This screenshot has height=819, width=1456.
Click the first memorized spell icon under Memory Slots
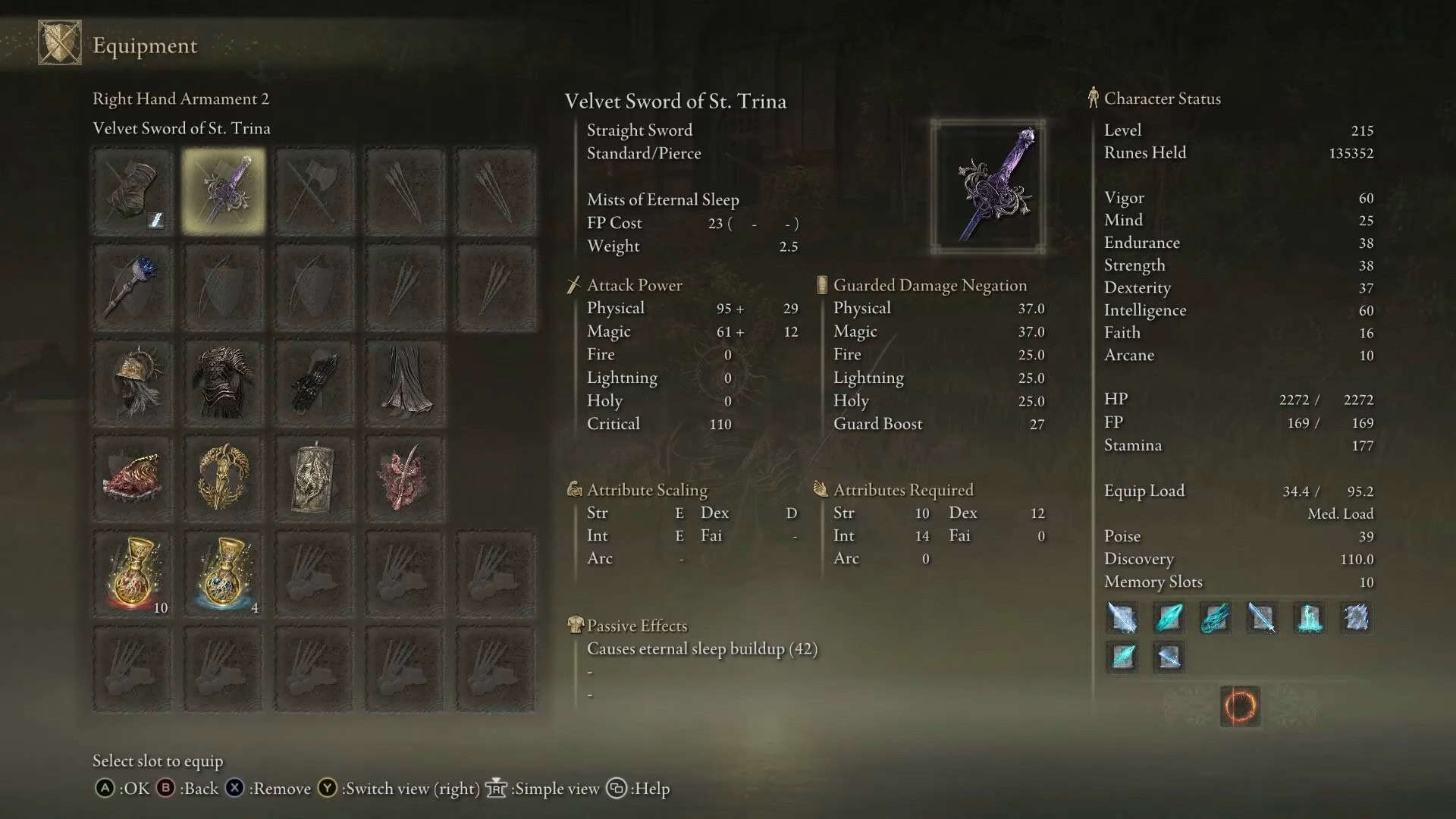point(1122,618)
